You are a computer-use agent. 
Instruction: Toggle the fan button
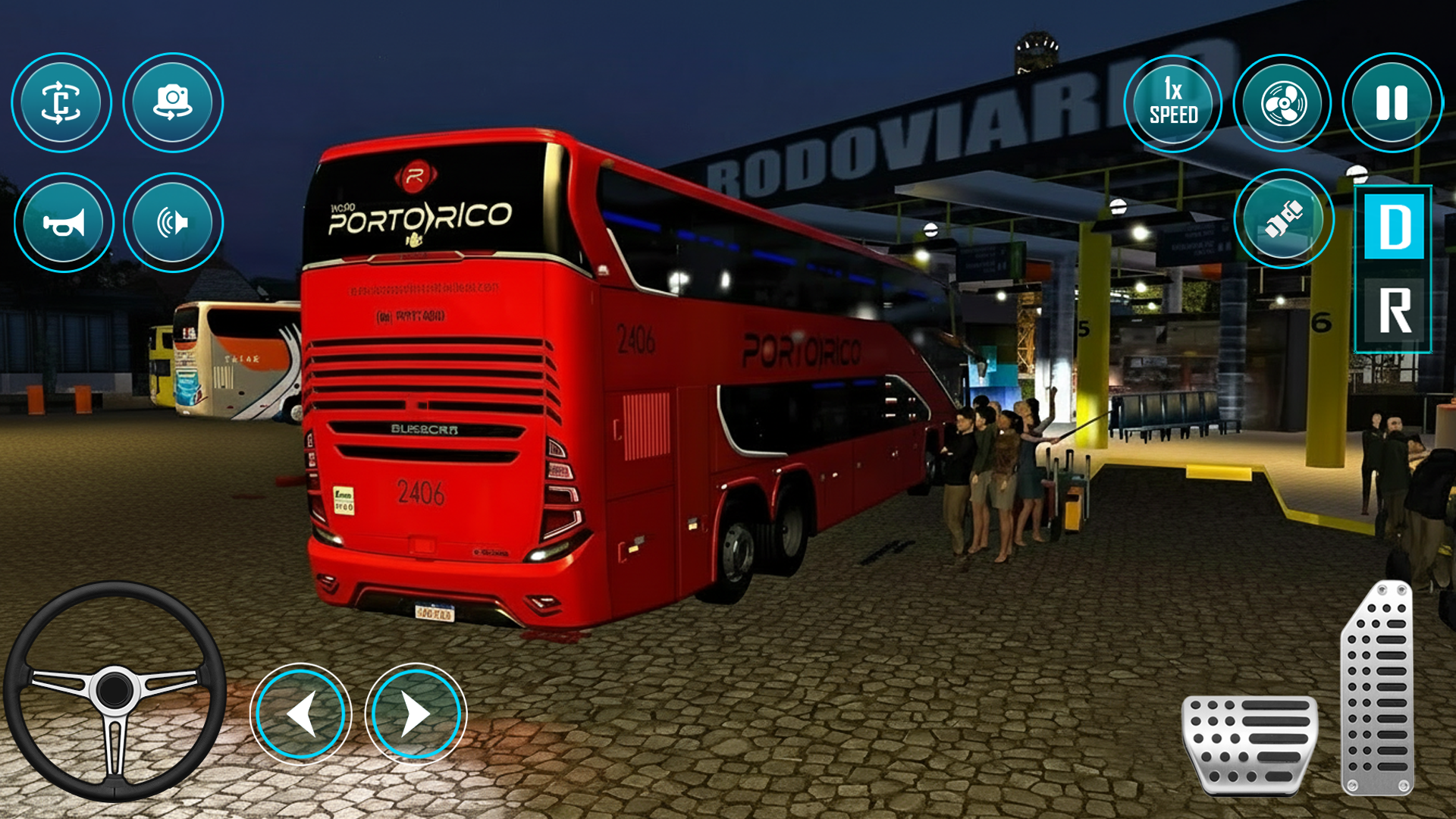[1282, 103]
